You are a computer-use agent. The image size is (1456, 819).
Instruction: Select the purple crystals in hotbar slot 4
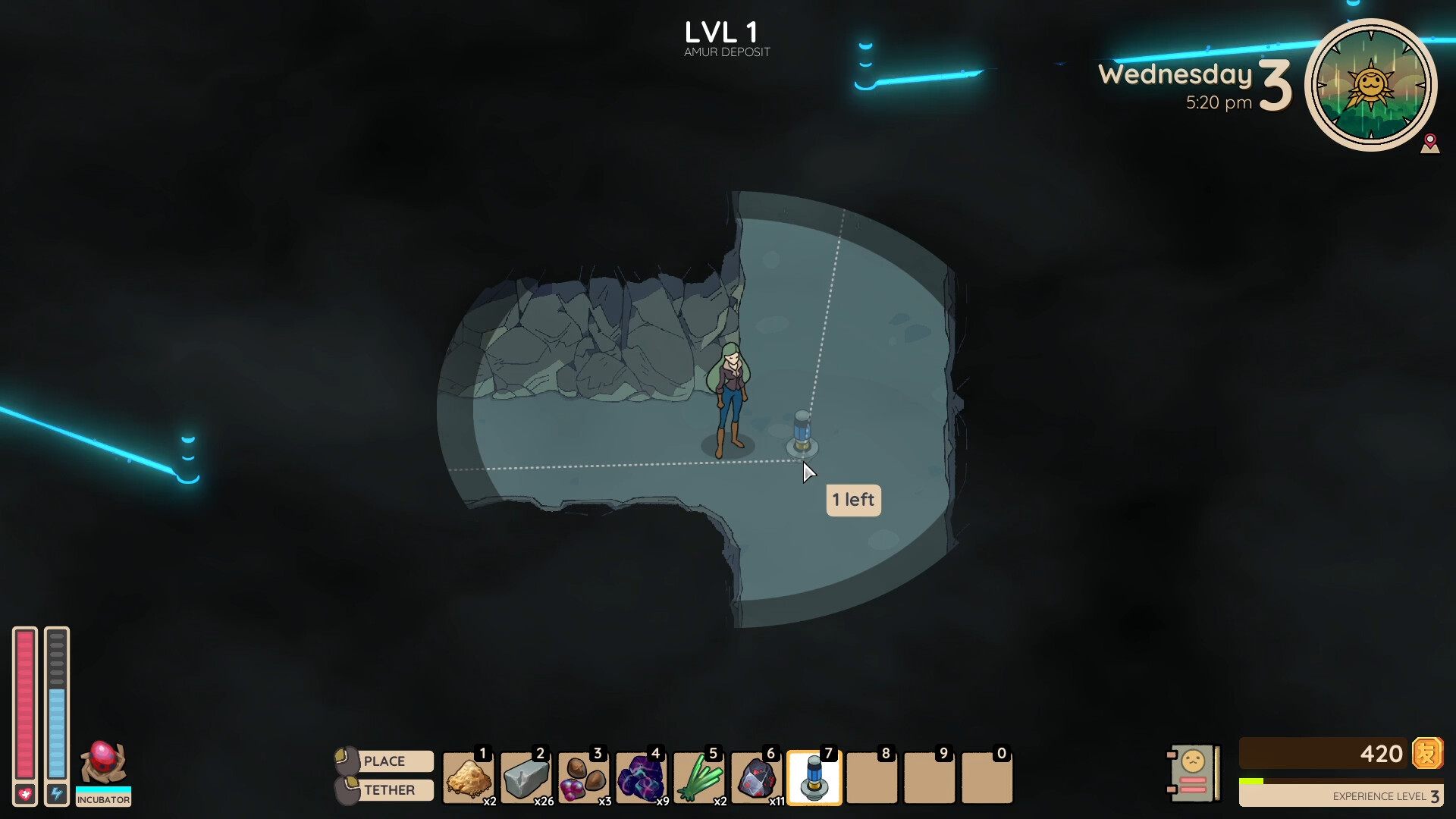point(642,777)
